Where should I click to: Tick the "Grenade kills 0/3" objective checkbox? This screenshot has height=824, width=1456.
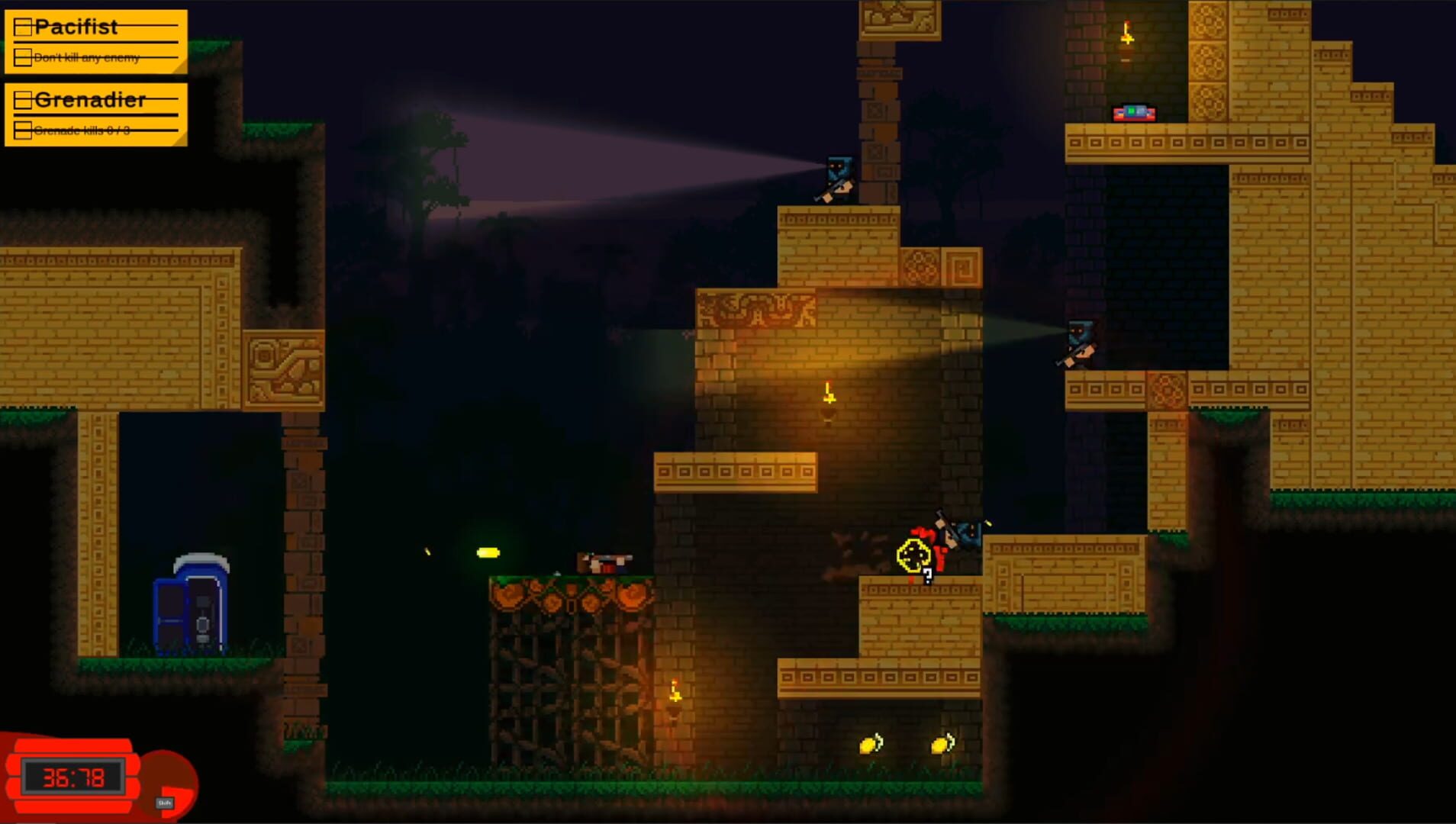[x=22, y=130]
